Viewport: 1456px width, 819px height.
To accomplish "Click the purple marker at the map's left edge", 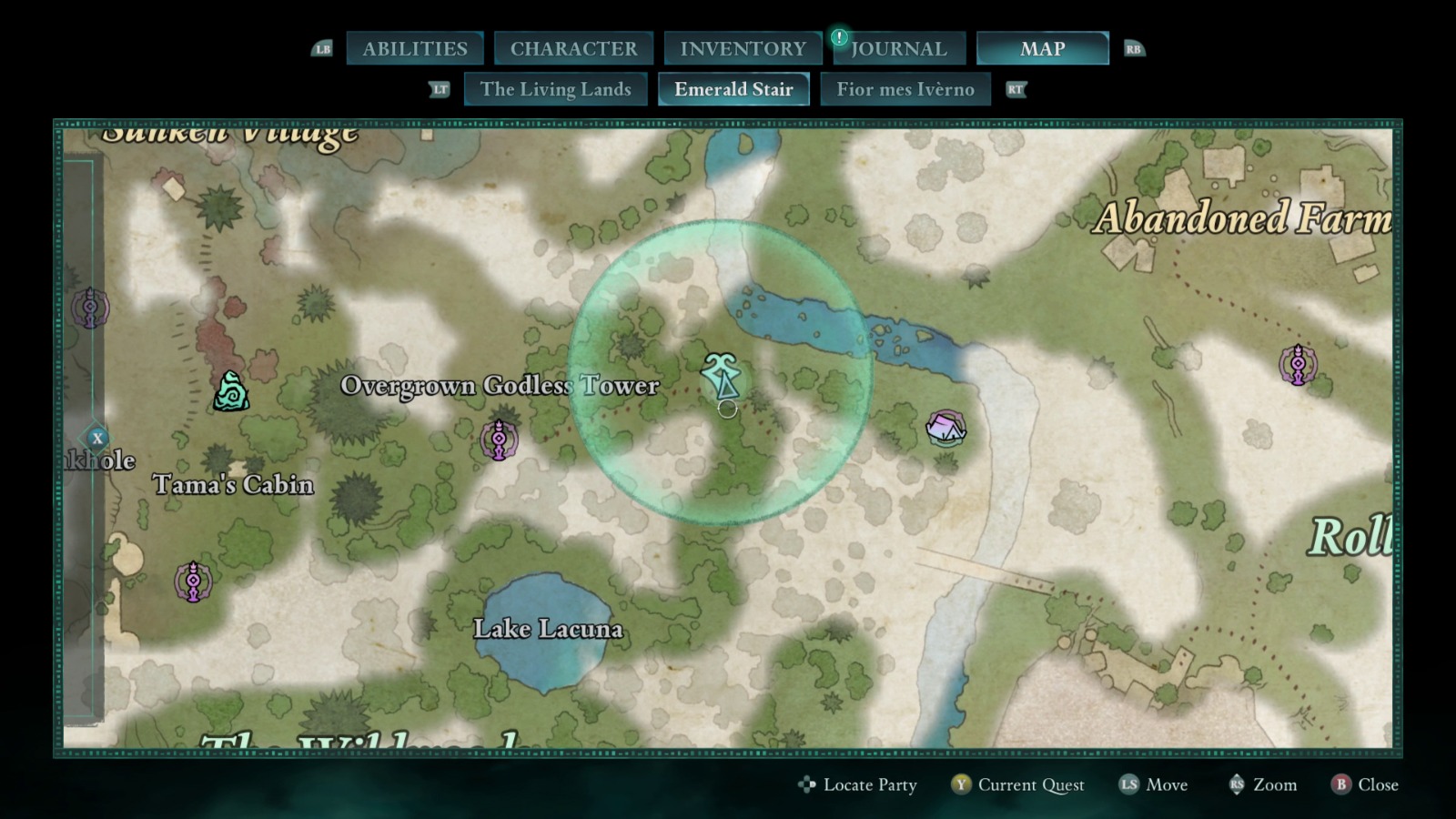I will (x=90, y=308).
